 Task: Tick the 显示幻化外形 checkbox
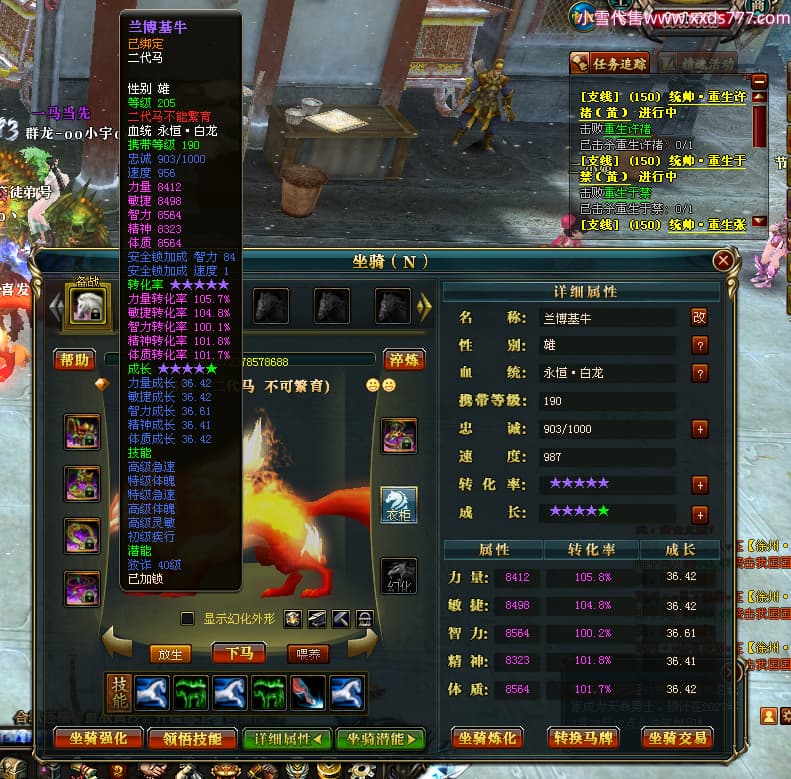pos(187,618)
